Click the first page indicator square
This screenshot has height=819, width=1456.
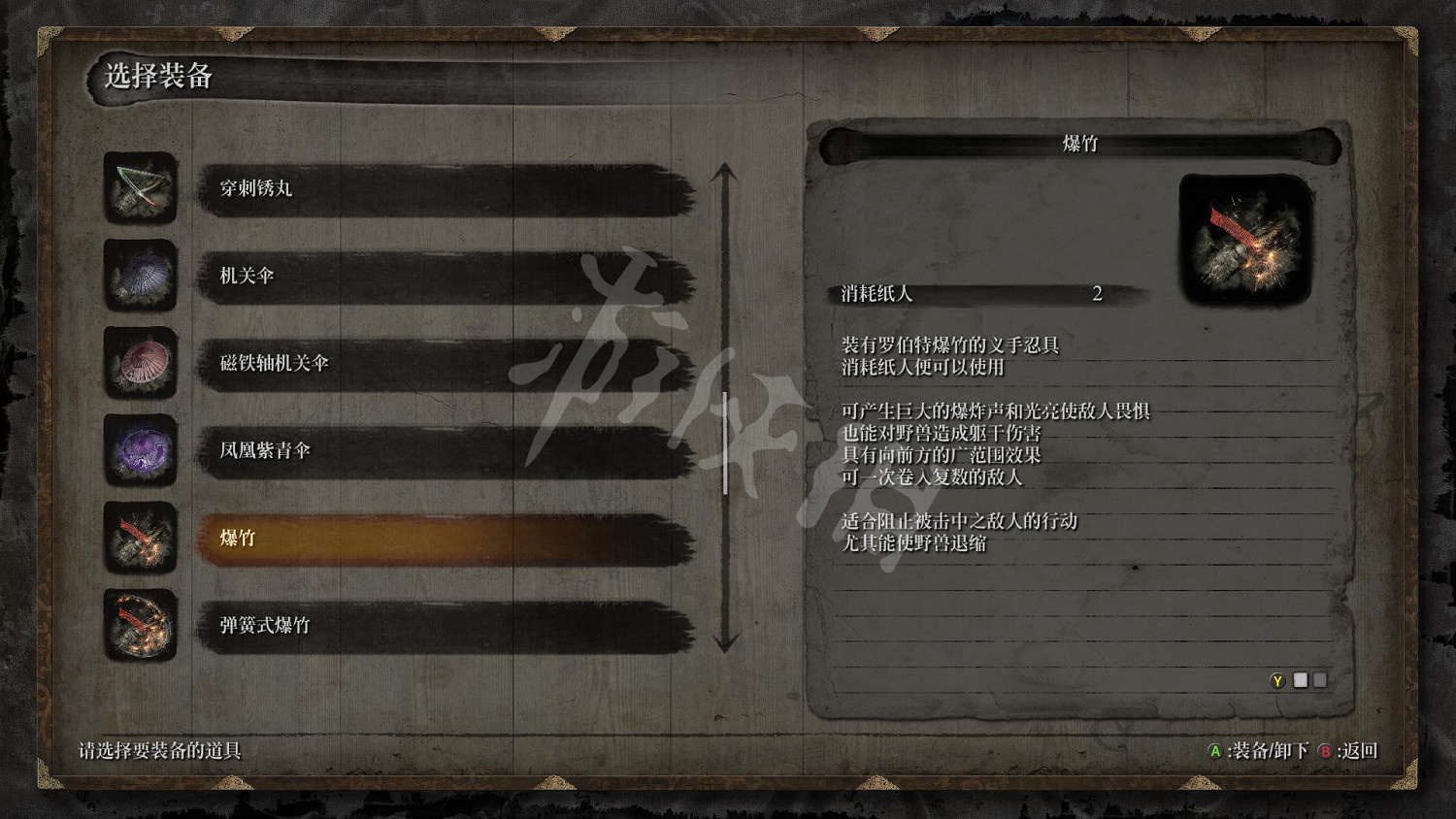tap(1301, 680)
